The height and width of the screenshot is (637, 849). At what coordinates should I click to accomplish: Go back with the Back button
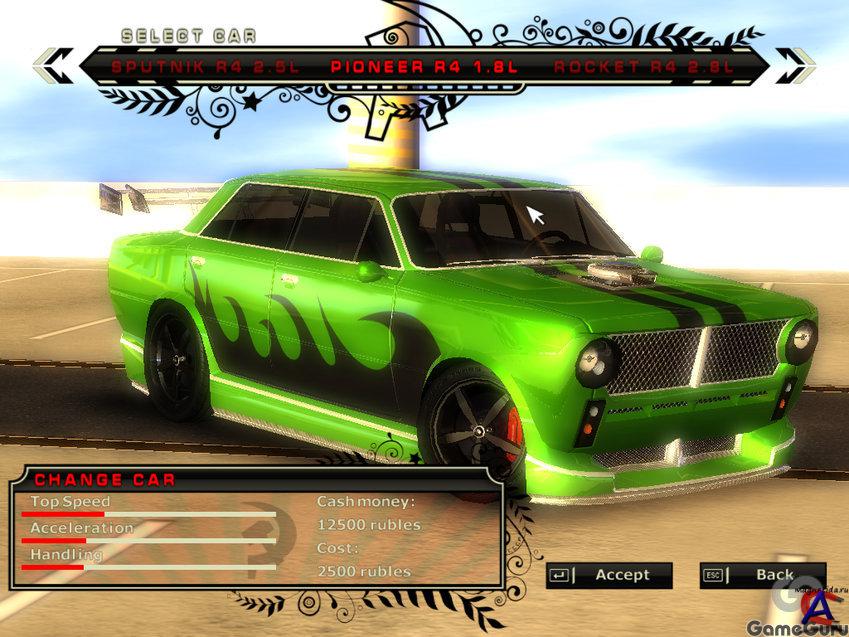pyautogui.click(x=762, y=575)
